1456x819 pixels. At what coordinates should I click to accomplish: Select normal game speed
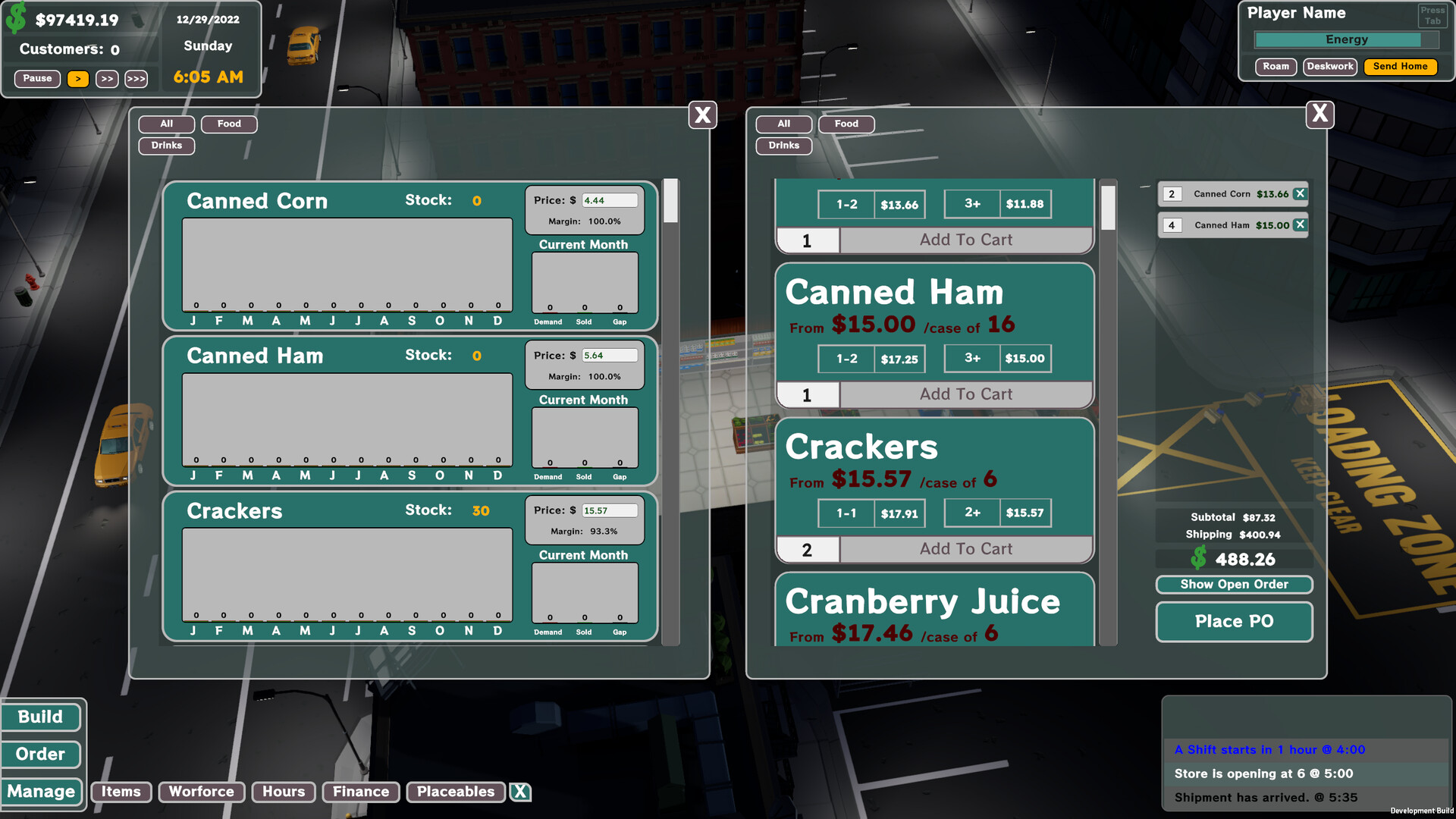[78, 78]
